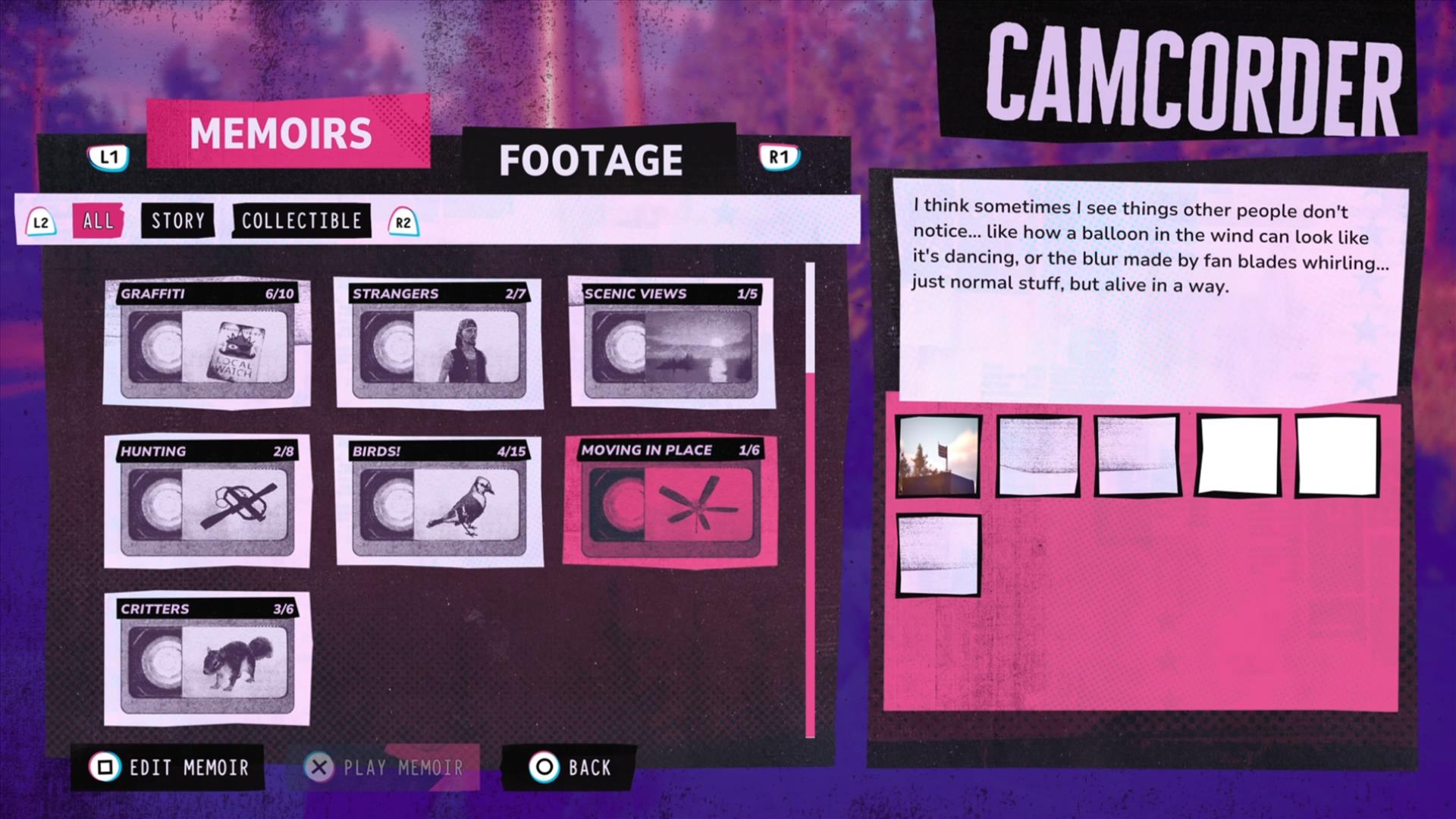
Task: Click the memoir list scrollbar
Action: [810, 500]
